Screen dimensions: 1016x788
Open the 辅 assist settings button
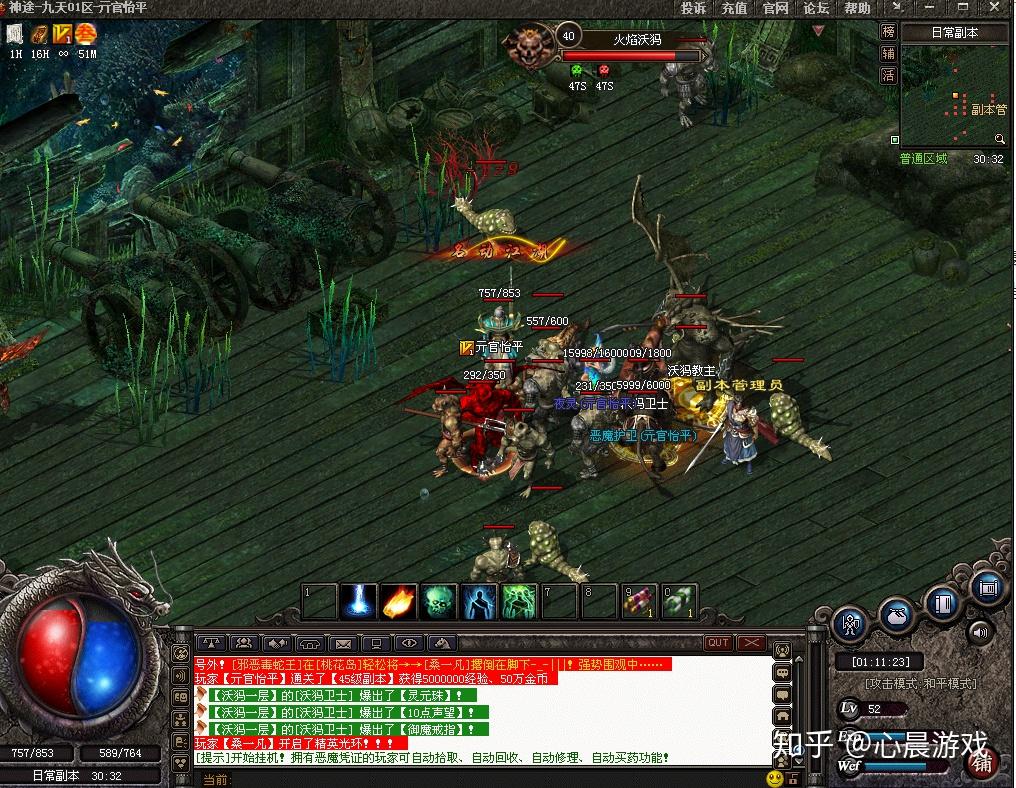pos(888,54)
